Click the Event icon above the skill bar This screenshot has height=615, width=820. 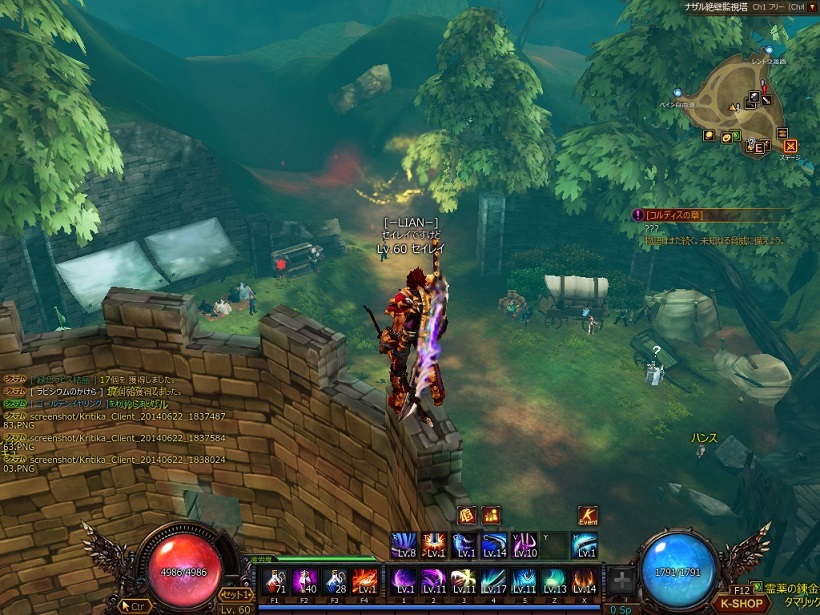click(x=588, y=516)
